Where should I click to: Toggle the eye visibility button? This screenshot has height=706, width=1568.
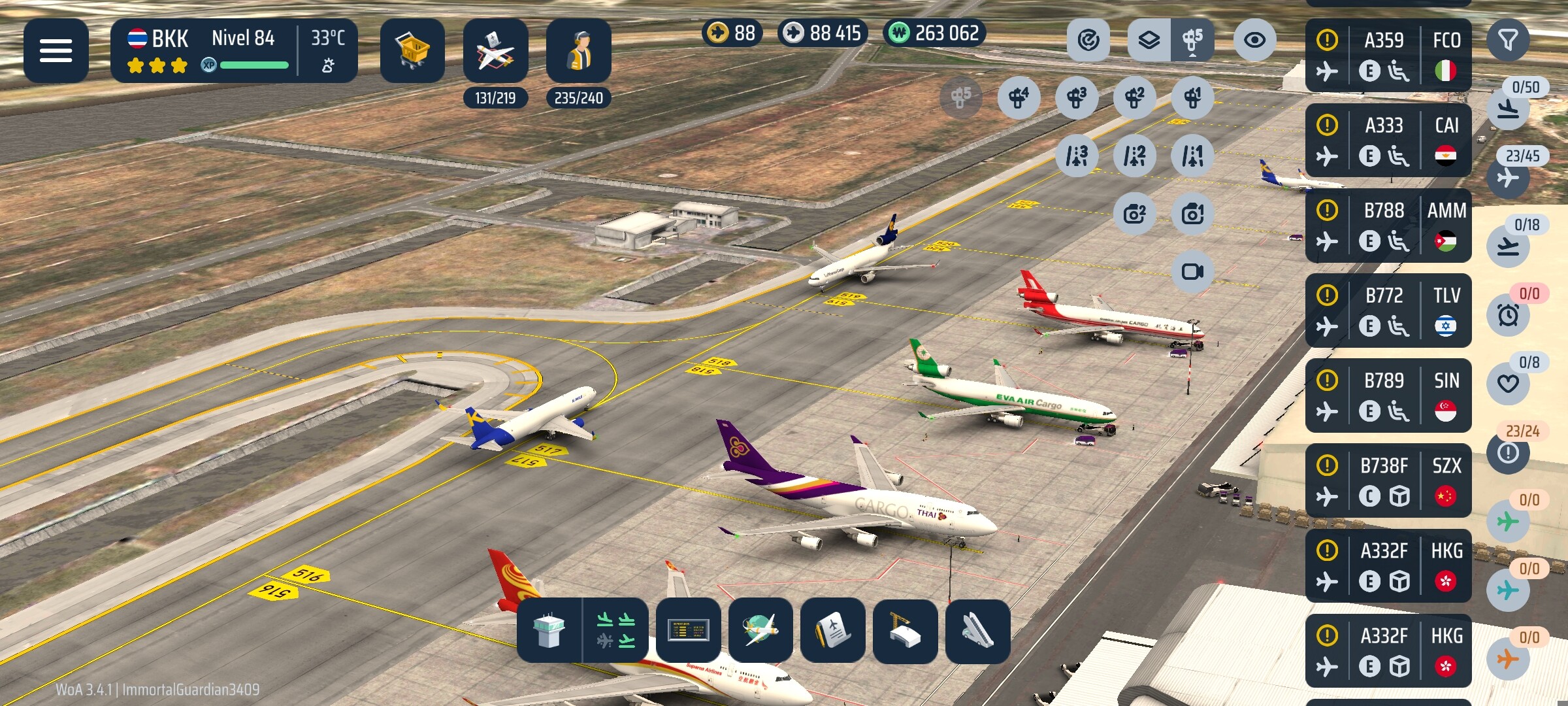coord(1254,41)
